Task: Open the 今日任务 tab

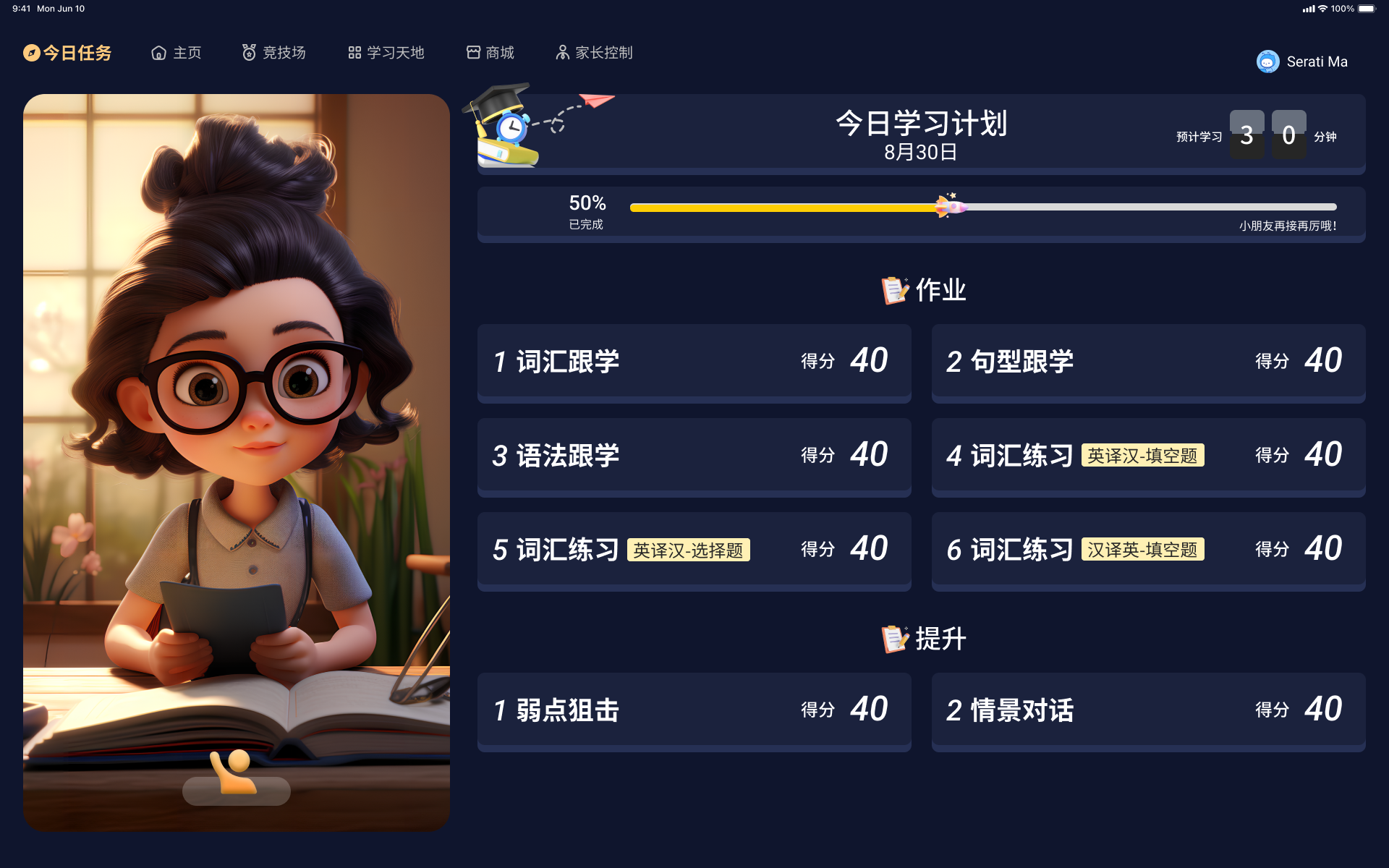Action: point(68,53)
